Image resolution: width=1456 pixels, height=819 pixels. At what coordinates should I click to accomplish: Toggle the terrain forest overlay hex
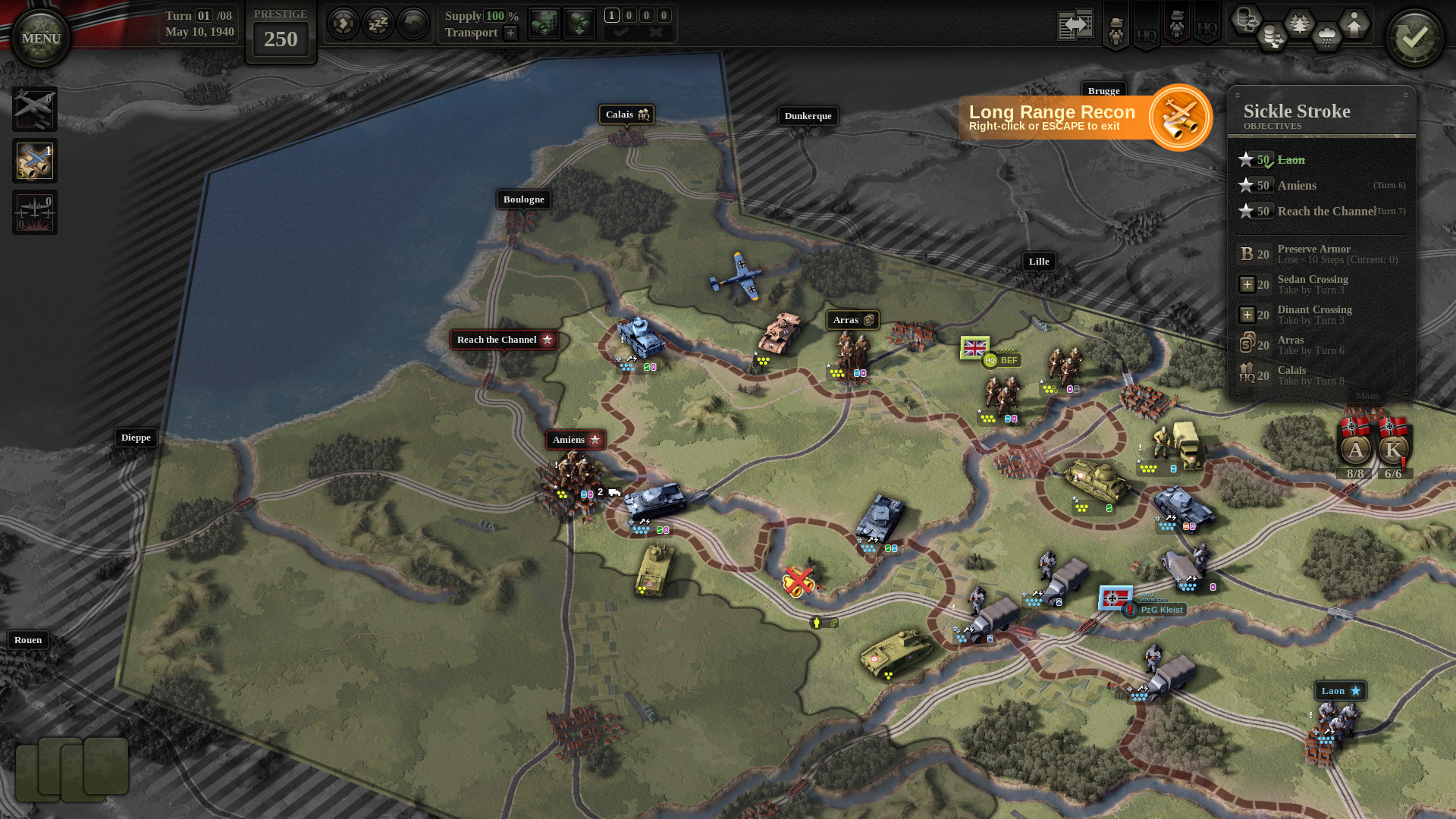[1299, 21]
